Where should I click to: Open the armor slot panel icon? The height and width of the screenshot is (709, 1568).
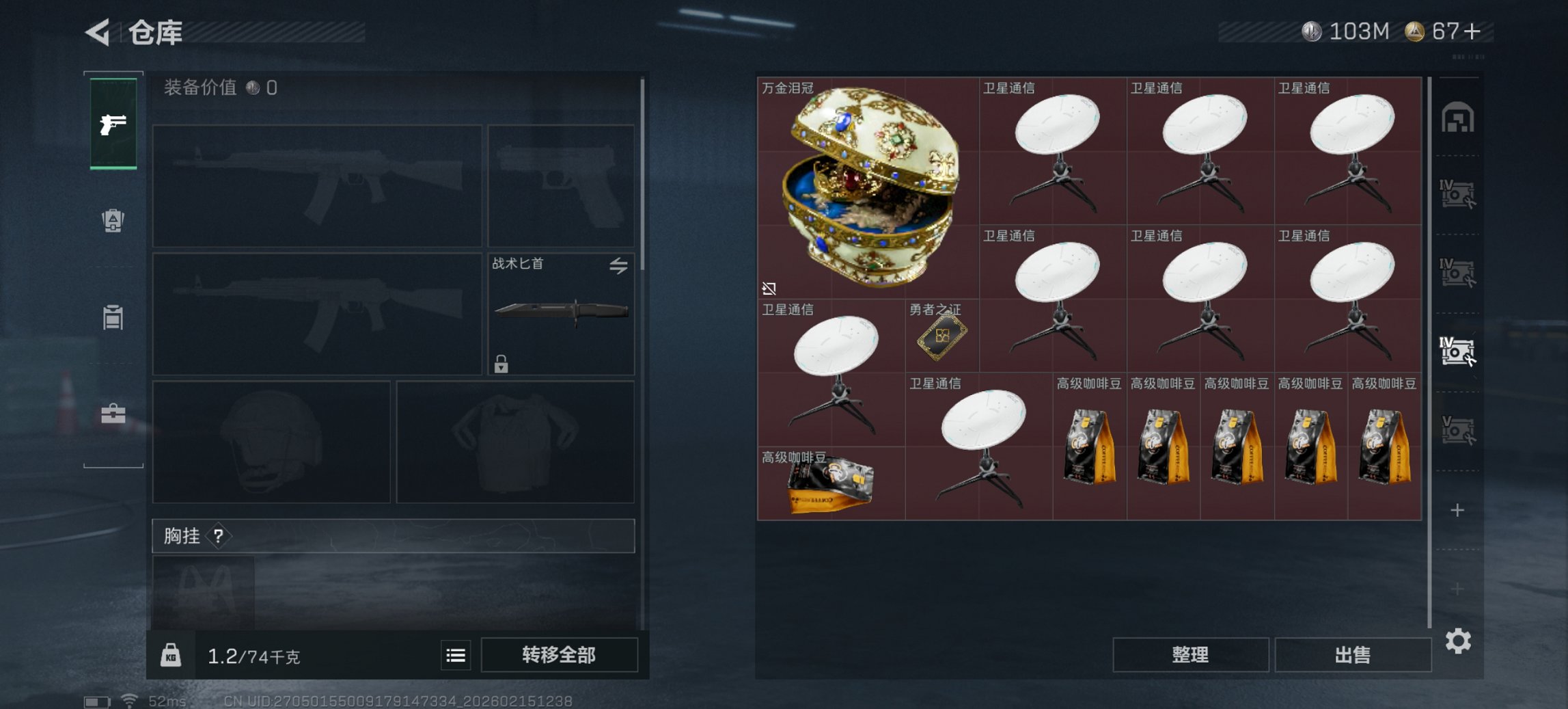point(113,220)
